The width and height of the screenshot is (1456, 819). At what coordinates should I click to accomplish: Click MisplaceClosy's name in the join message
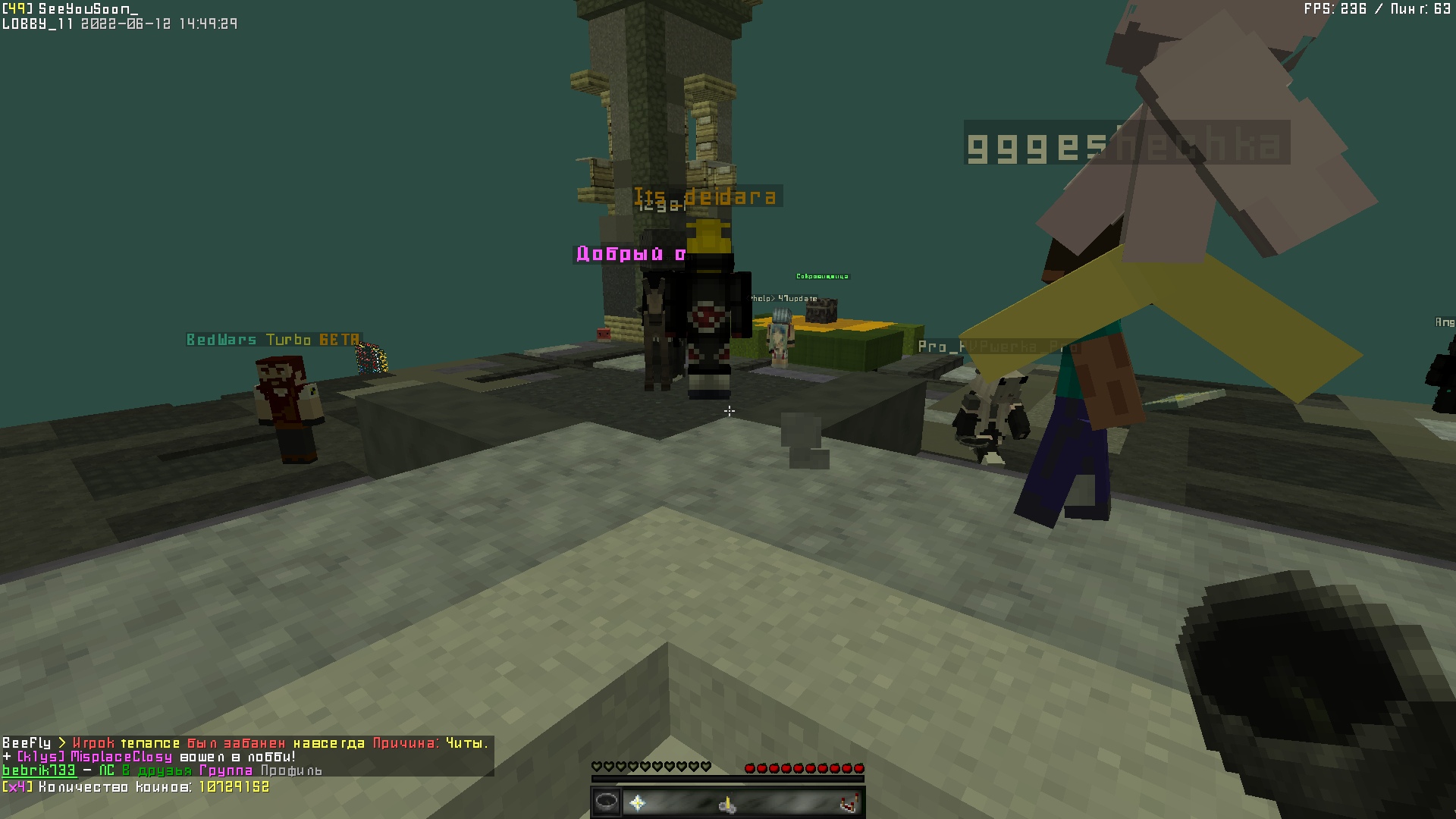[x=121, y=755]
